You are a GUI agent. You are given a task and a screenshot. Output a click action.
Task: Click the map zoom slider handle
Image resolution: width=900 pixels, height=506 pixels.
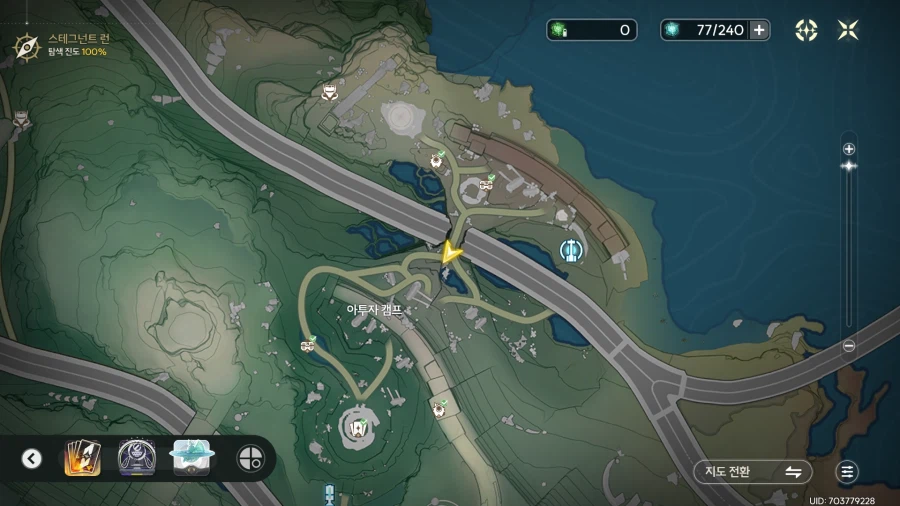849,166
